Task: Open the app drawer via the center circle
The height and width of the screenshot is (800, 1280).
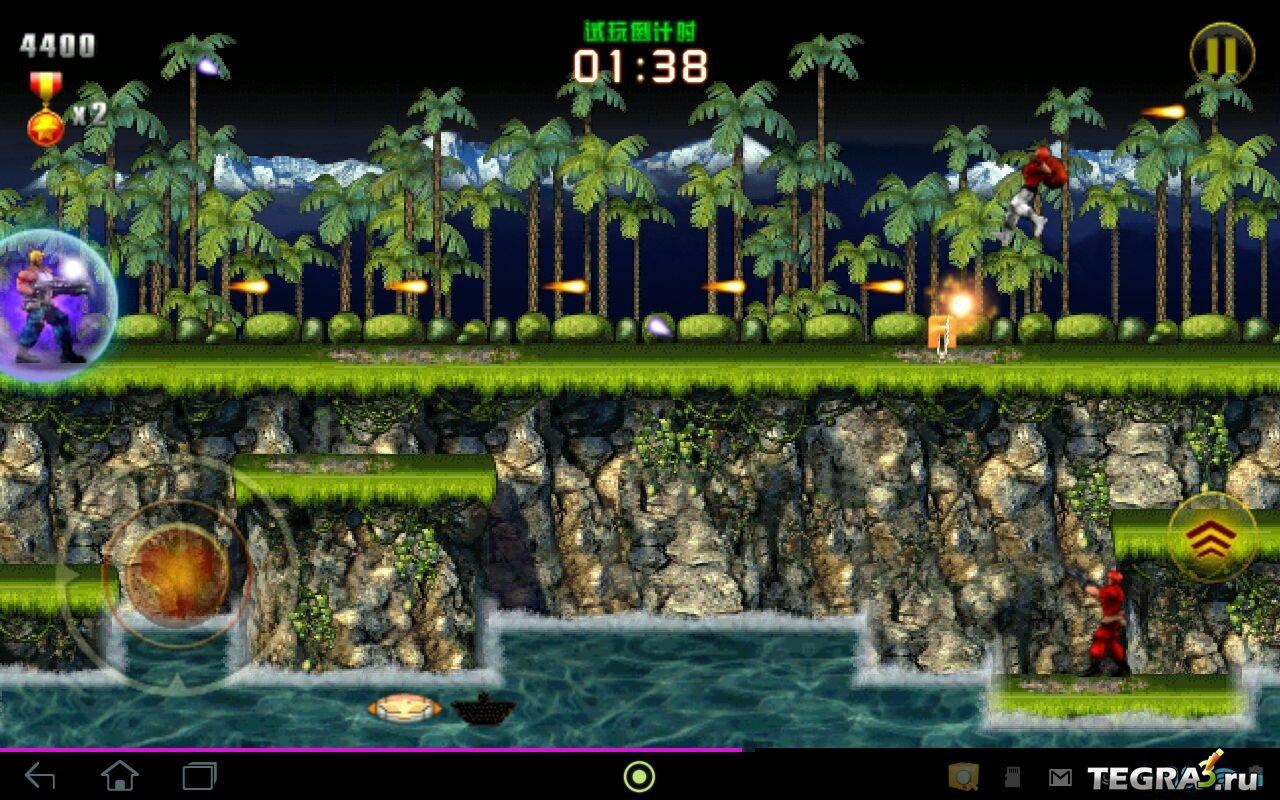Action: [x=637, y=776]
